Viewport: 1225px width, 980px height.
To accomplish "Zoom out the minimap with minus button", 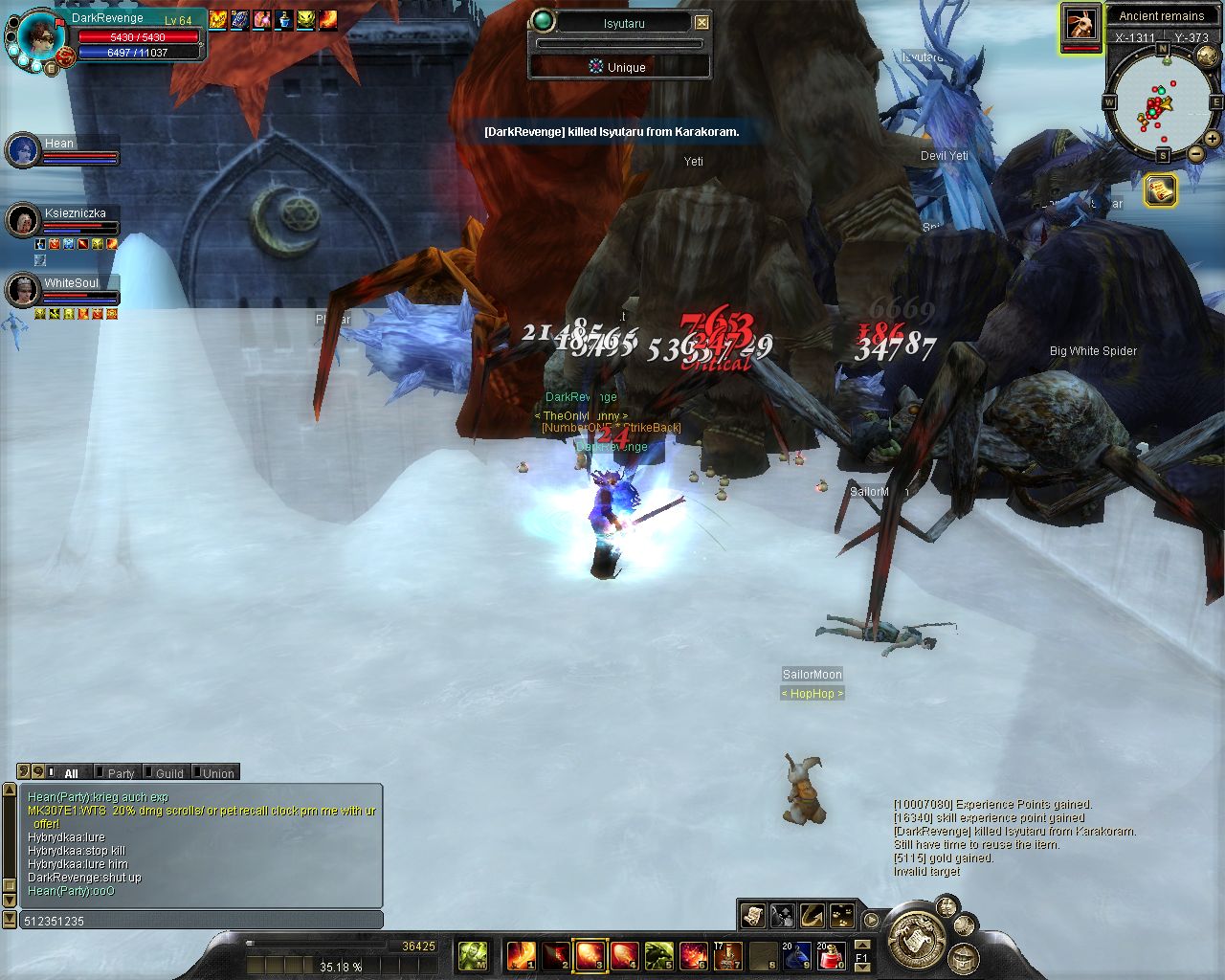I will point(1196,153).
